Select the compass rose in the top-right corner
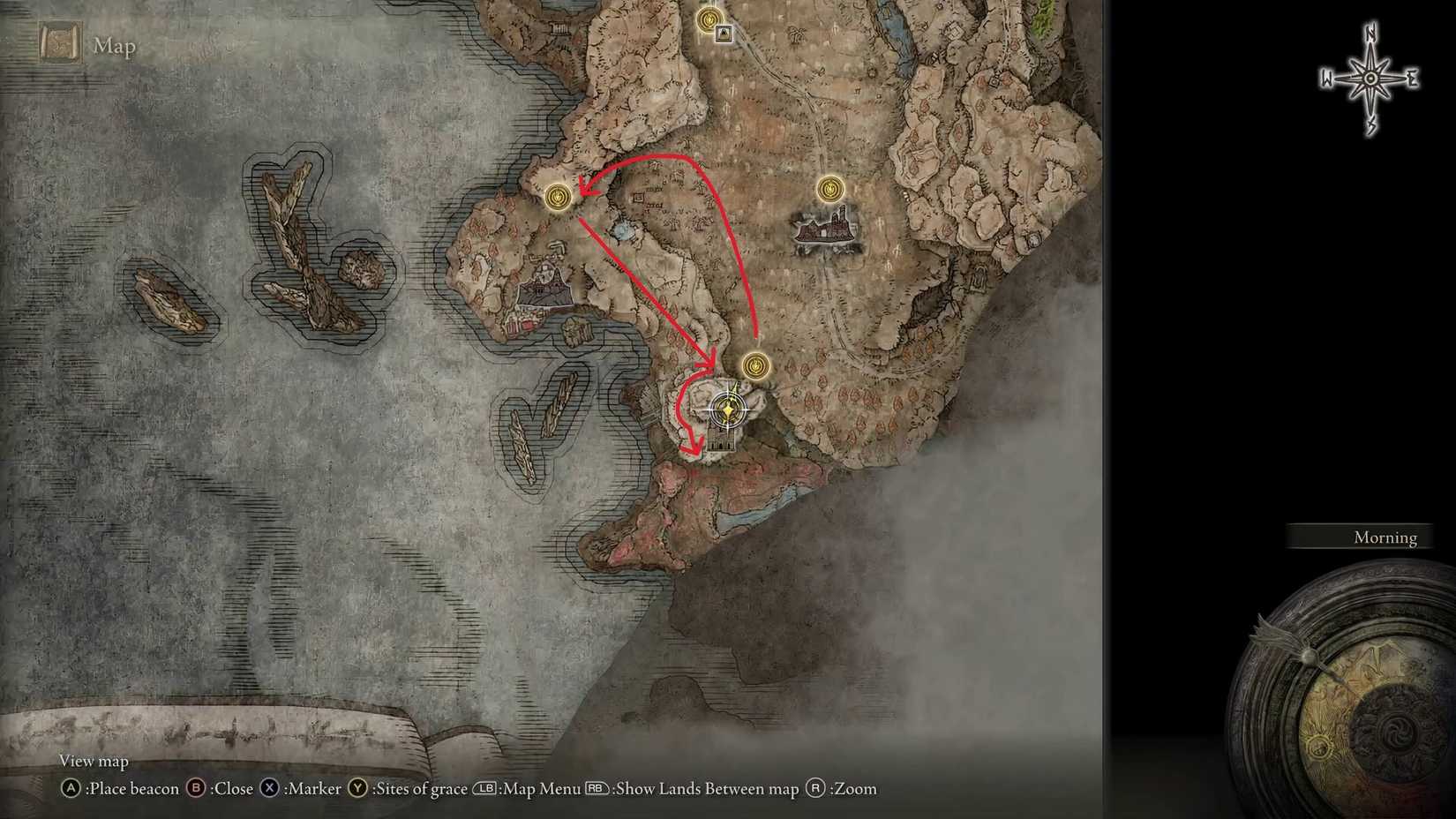Screen dimensions: 1456x819 point(1370,79)
